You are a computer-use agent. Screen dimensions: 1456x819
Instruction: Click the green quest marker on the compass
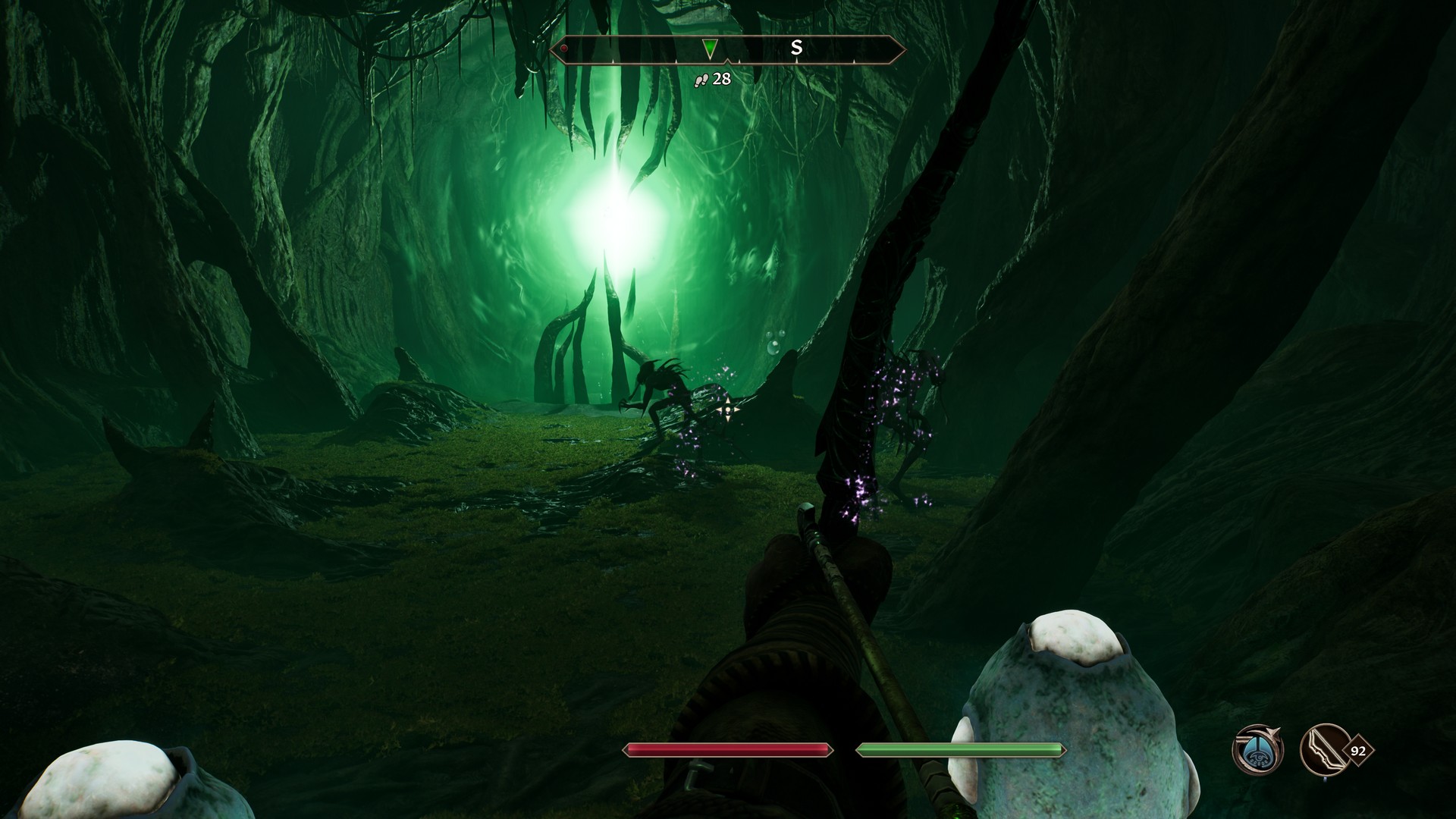709,49
